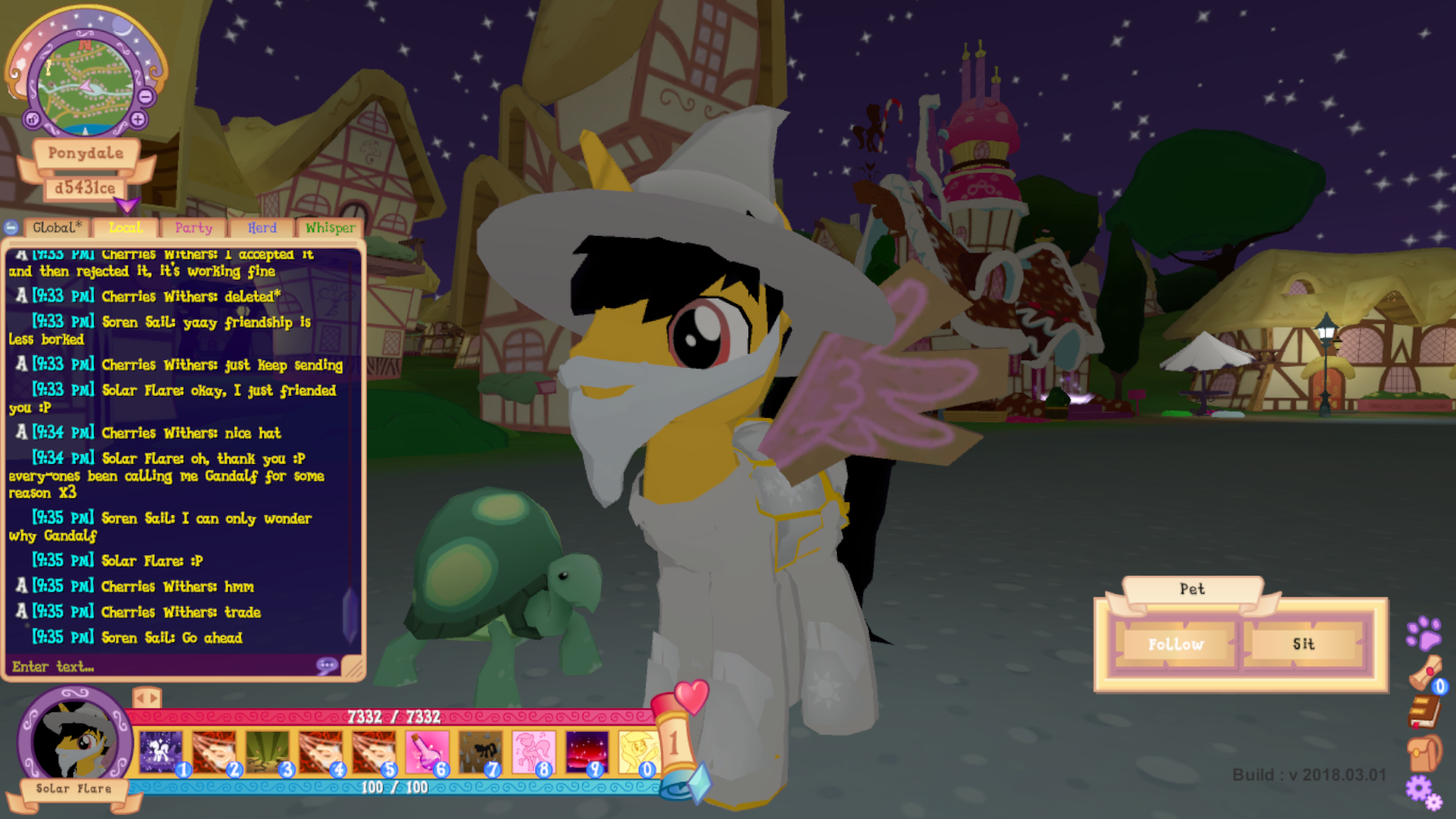This screenshot has width=1456, height=819.
Task: Open the purple gears settings
Action: (1423, 792)
